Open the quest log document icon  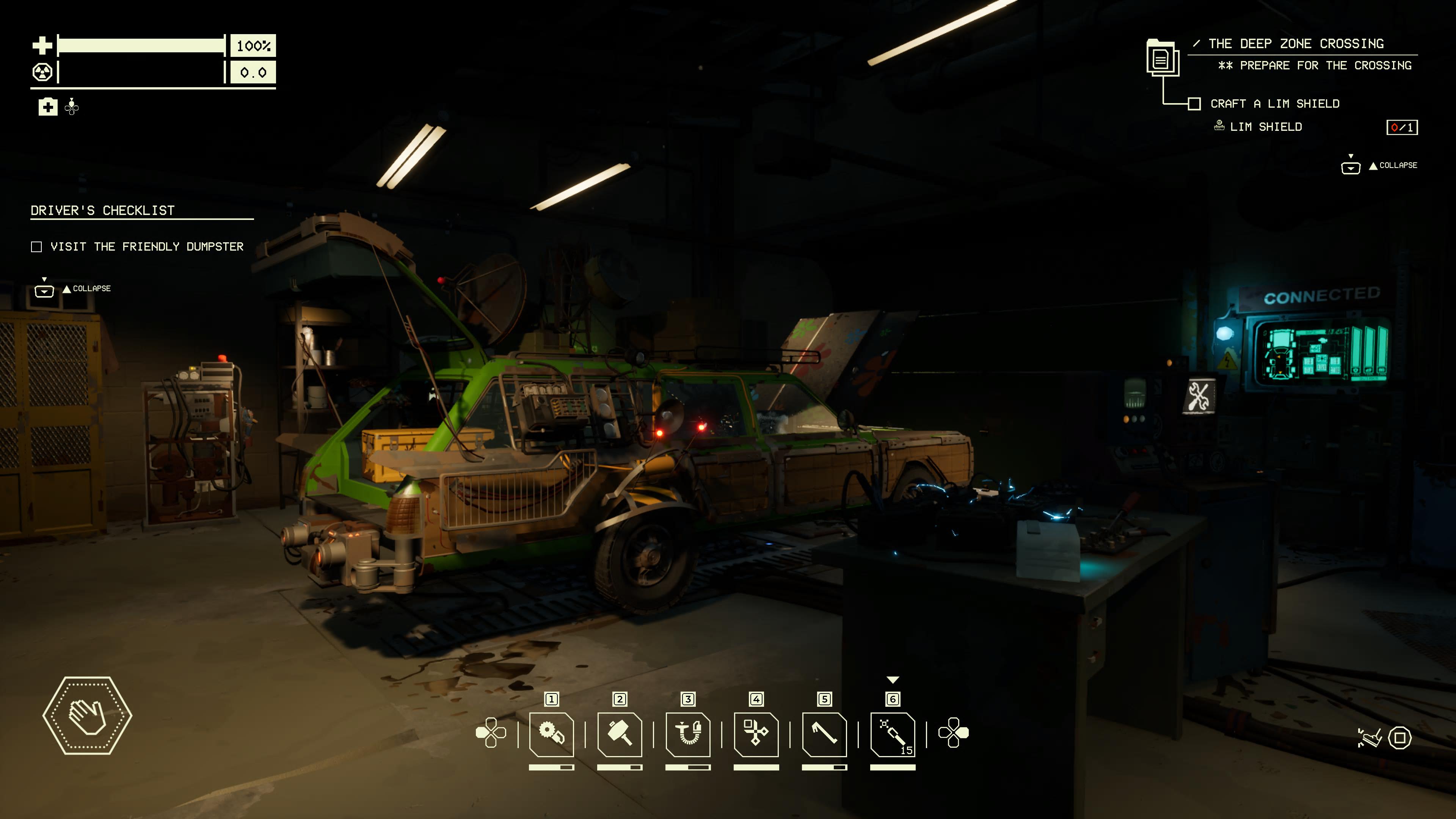tap(1161, 58)
